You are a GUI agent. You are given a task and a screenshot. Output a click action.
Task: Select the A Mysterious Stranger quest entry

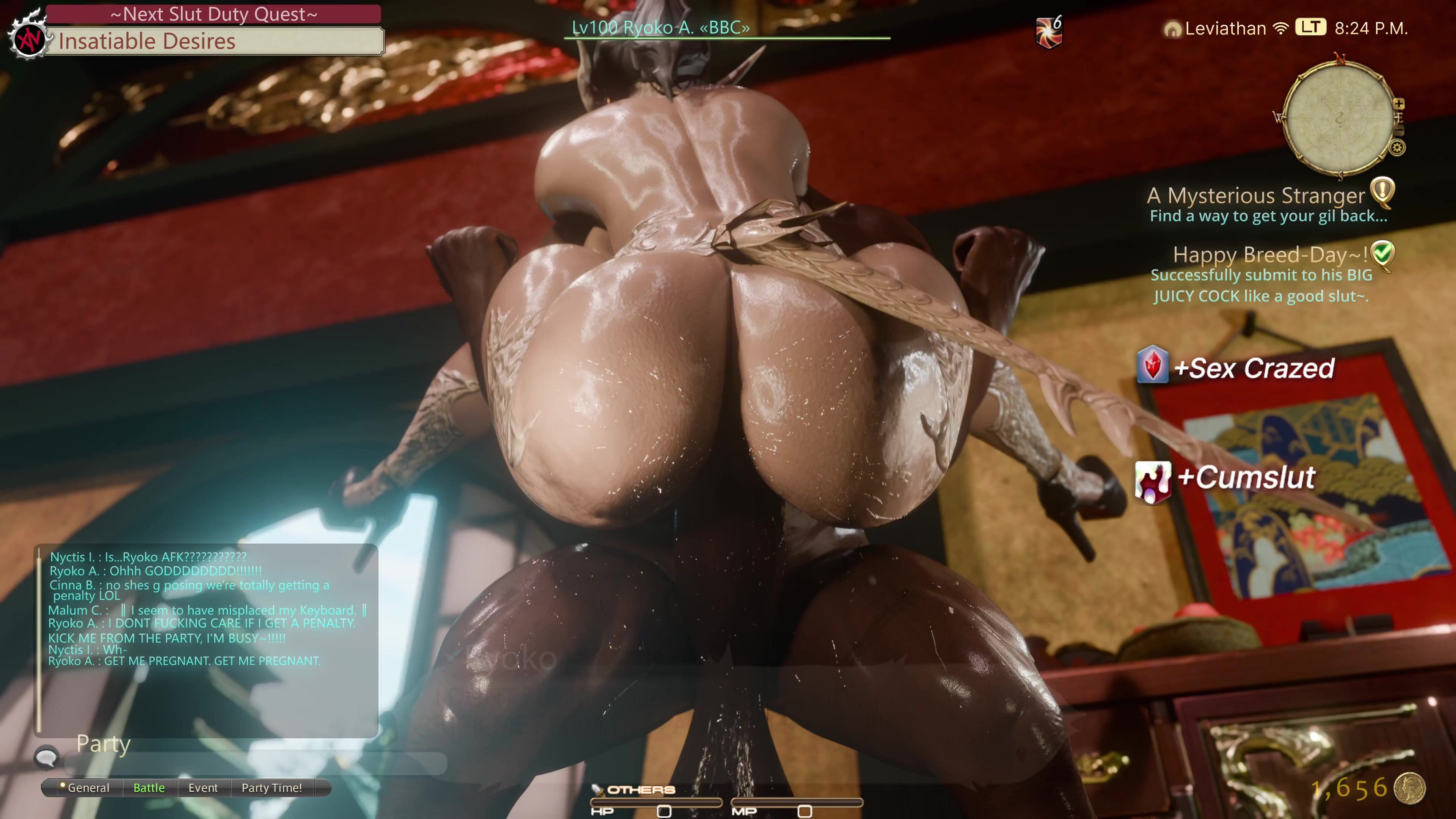pyautogui.click(x=1256, y=196)
